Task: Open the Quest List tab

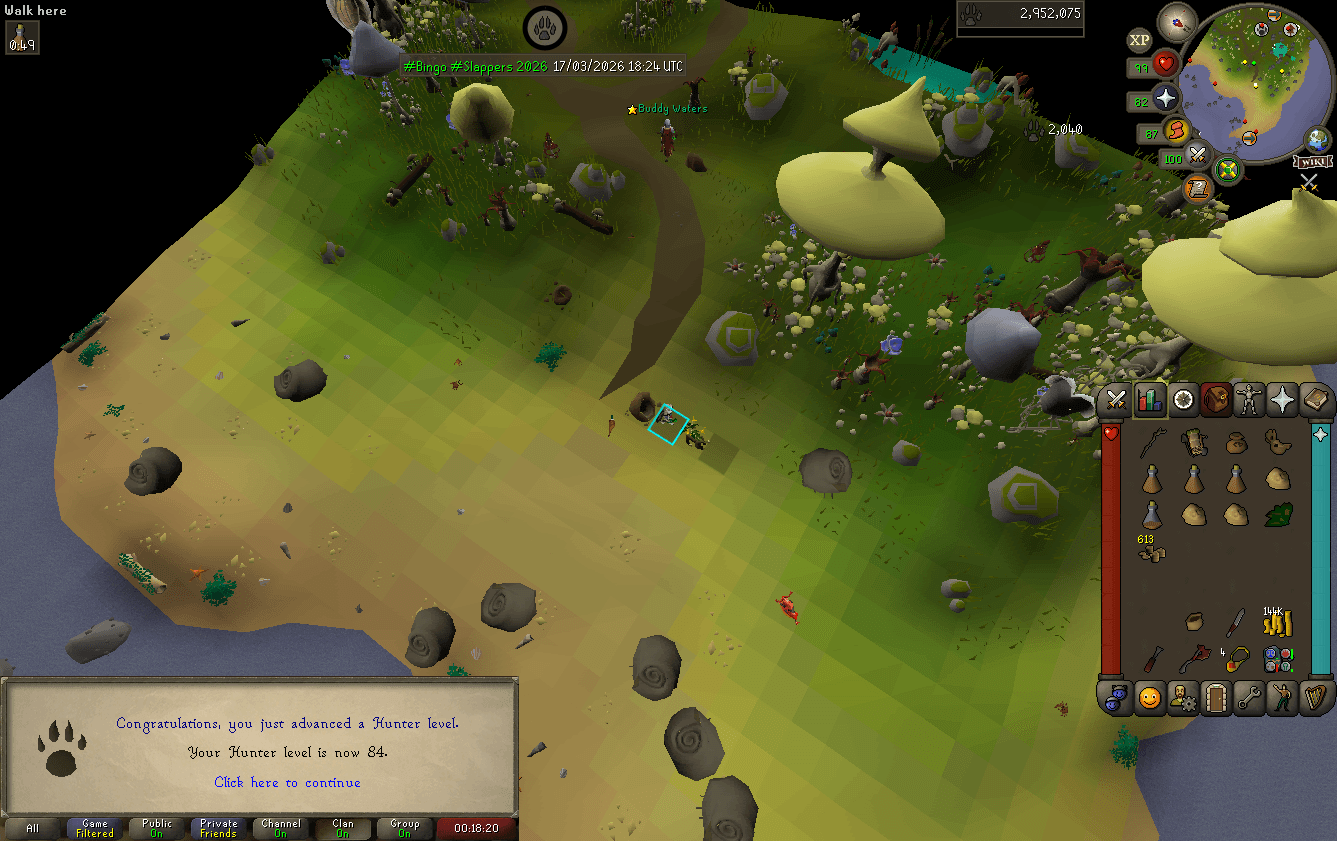Action: click(x=1182, y=400)
